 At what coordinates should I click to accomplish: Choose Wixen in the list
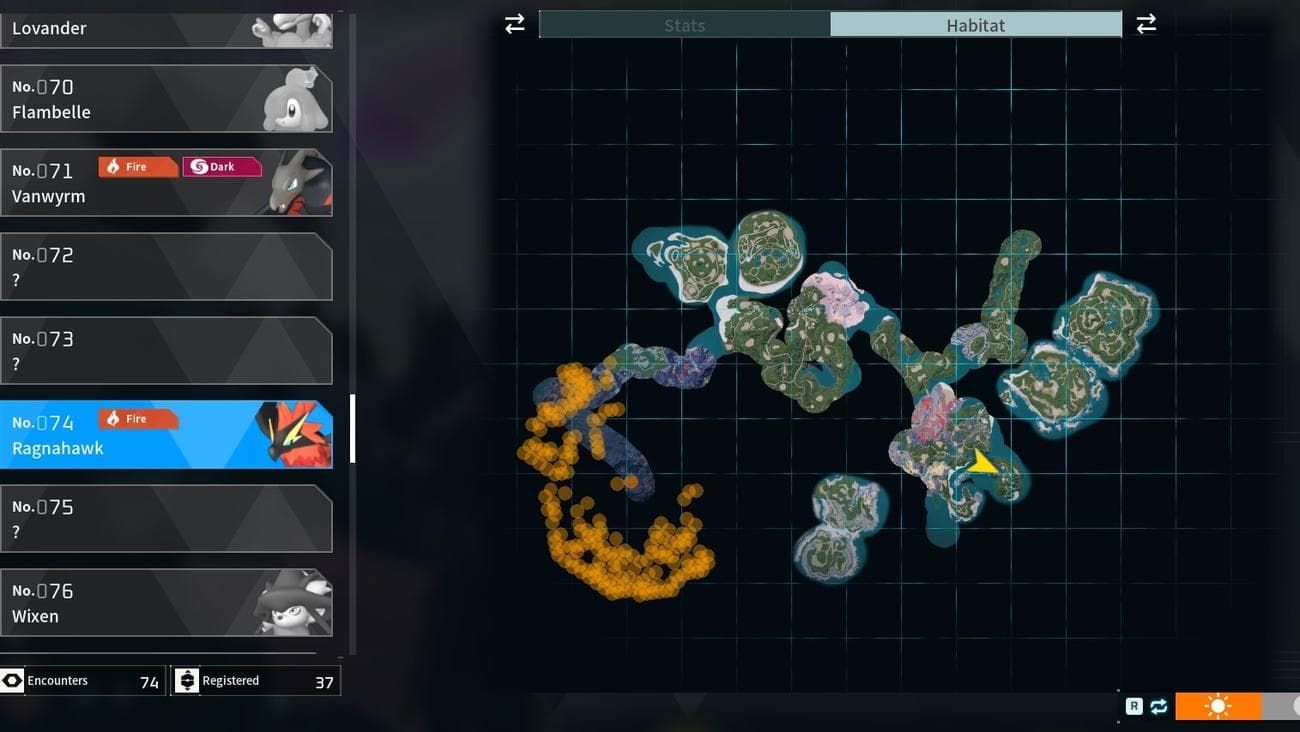point(166,603)
